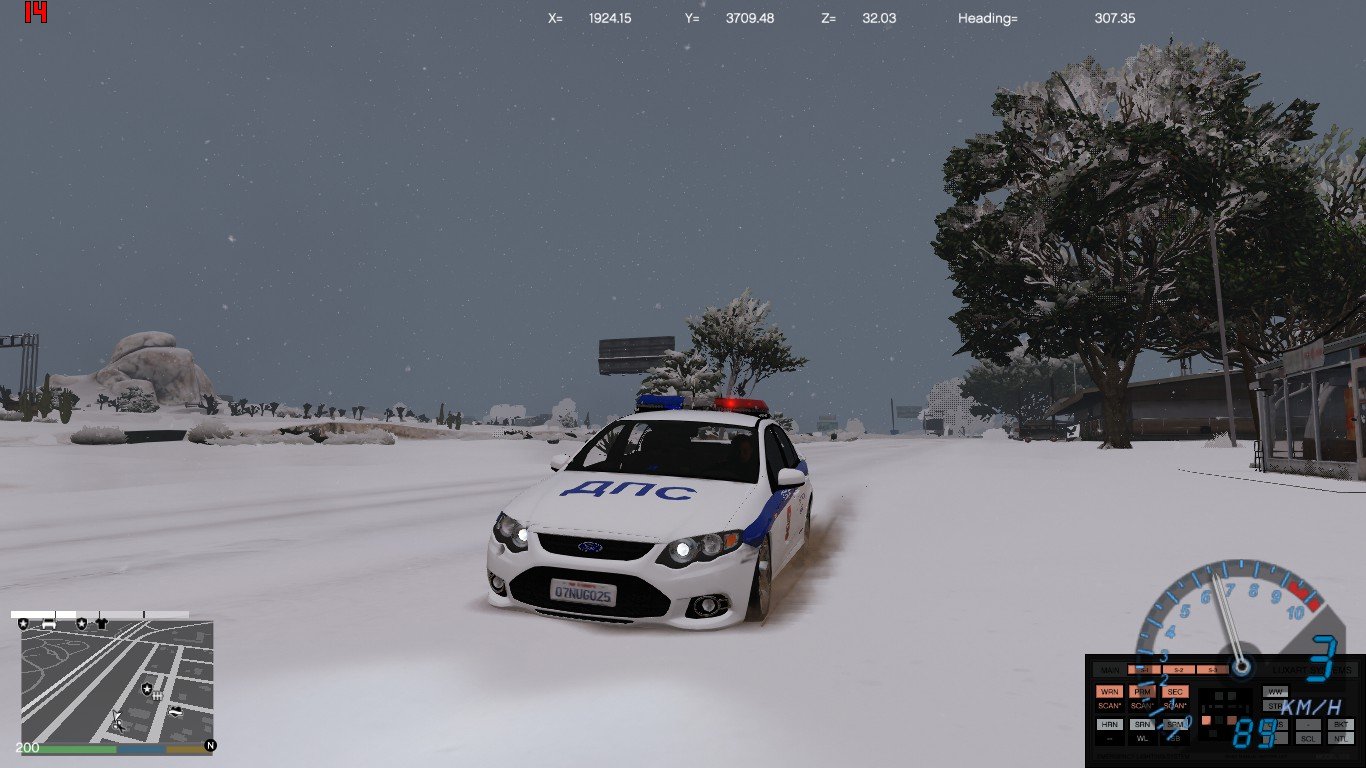This screenshot has height=768, width=1366.
Task: Open the minimap
Action: pyautogui.click(x=117, y=686)
